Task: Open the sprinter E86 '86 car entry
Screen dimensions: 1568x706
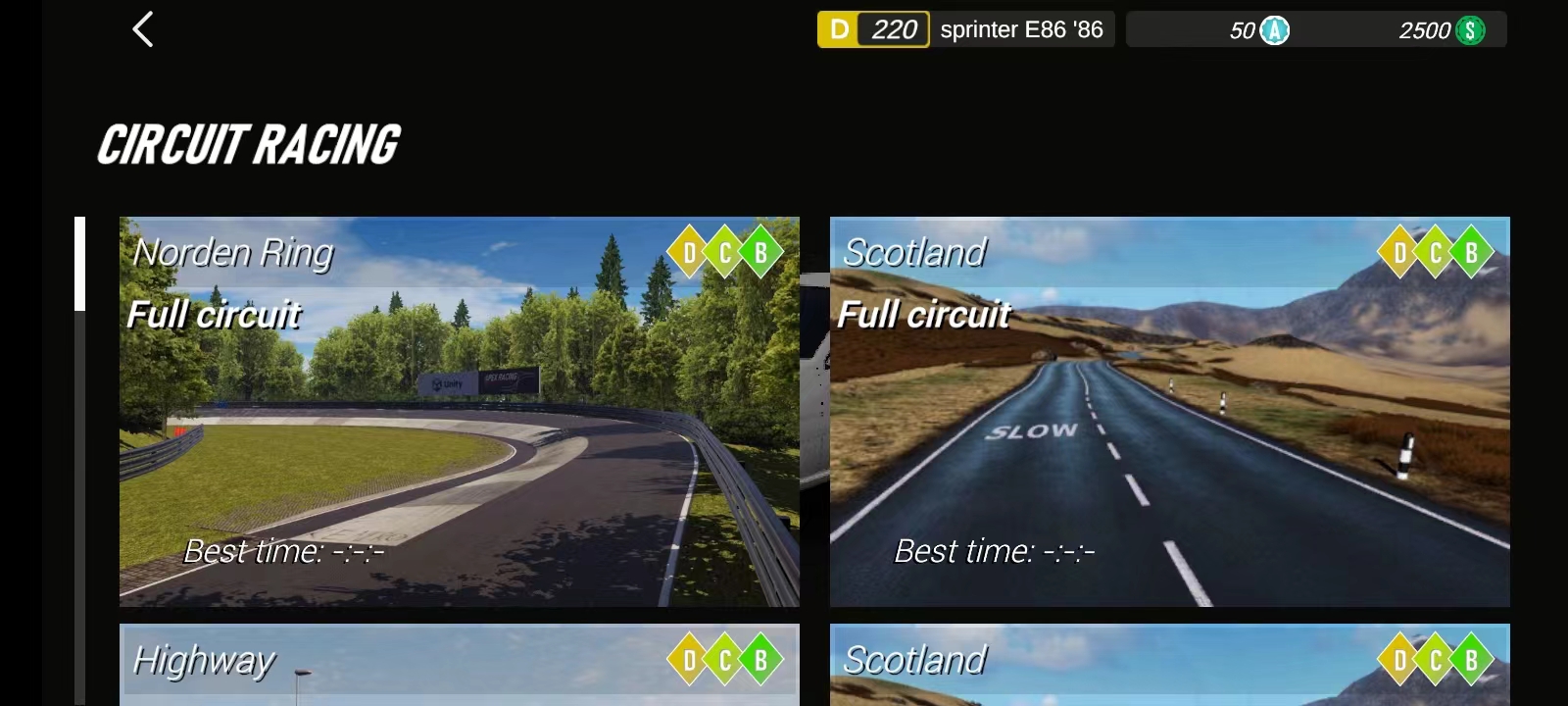Action: coord(1023,30)
